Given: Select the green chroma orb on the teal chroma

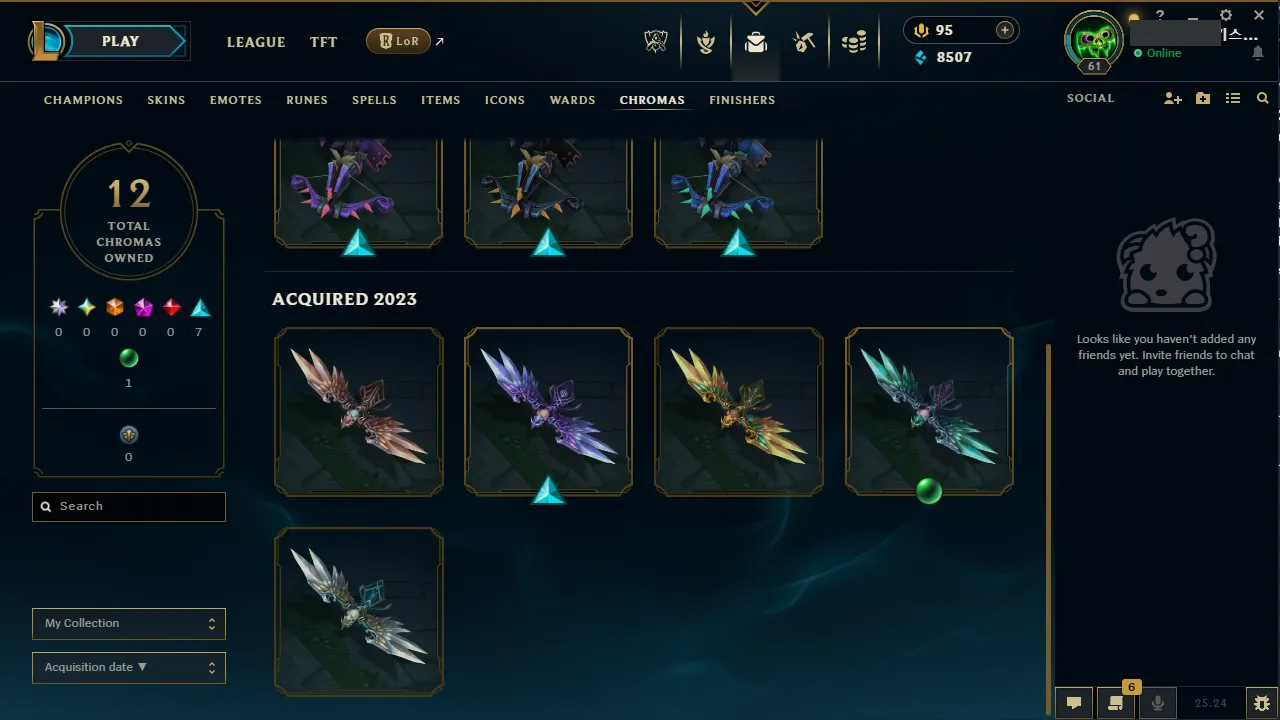Looking at the screenshot, I should coord(928,490).
